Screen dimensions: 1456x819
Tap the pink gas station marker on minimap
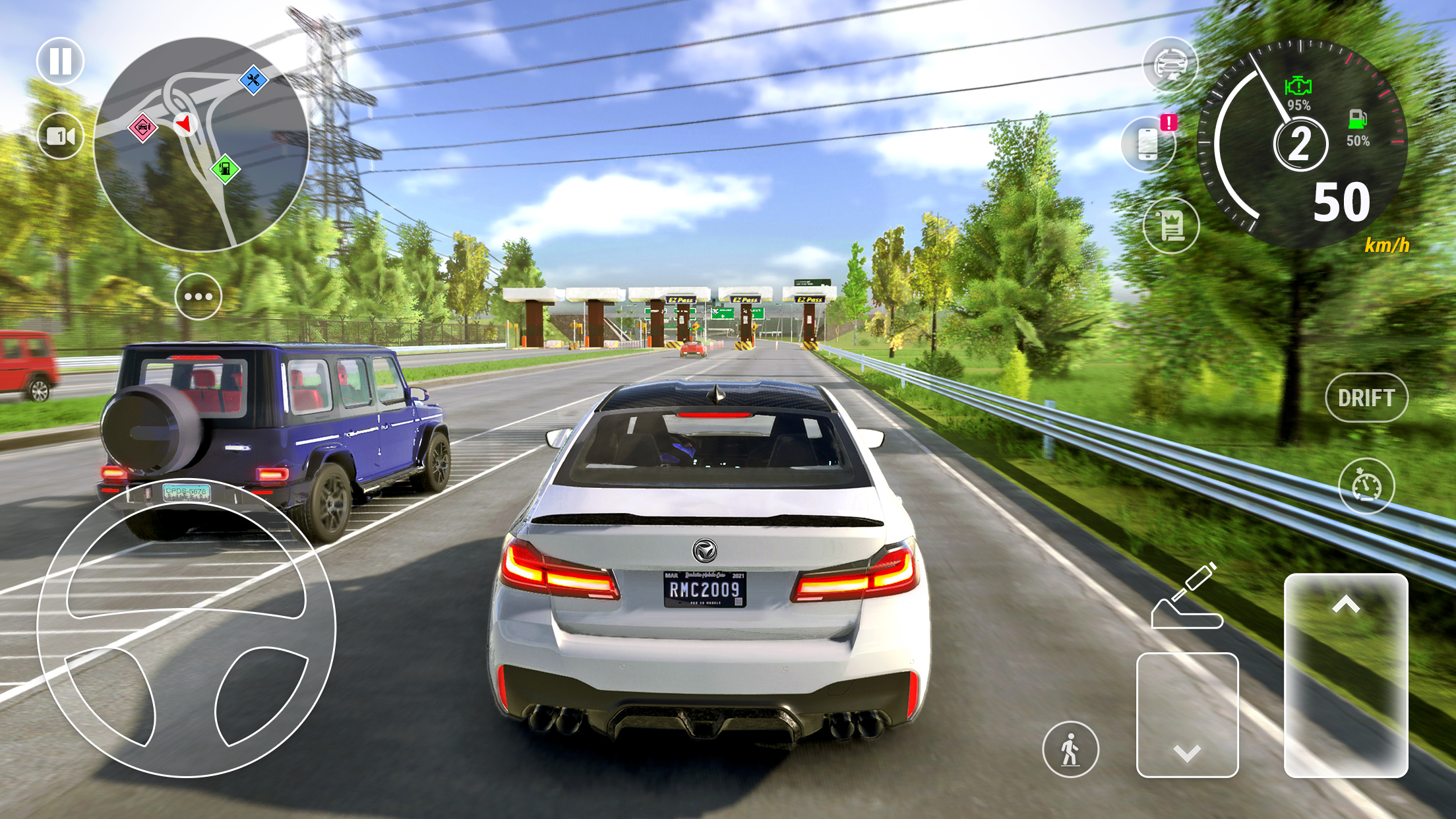click(142, 128)
